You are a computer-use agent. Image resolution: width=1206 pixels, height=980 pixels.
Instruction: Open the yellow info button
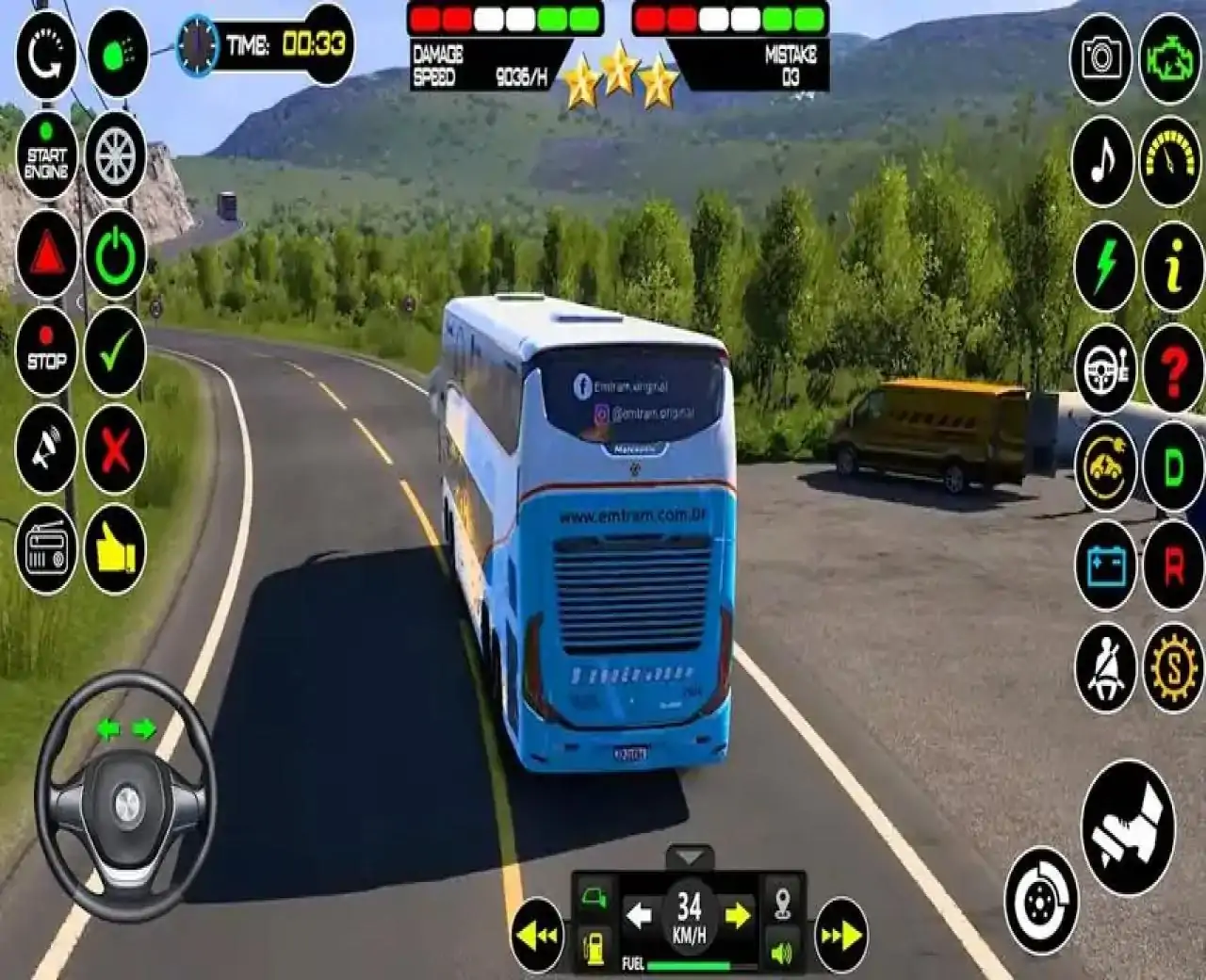coord(1173,266)
